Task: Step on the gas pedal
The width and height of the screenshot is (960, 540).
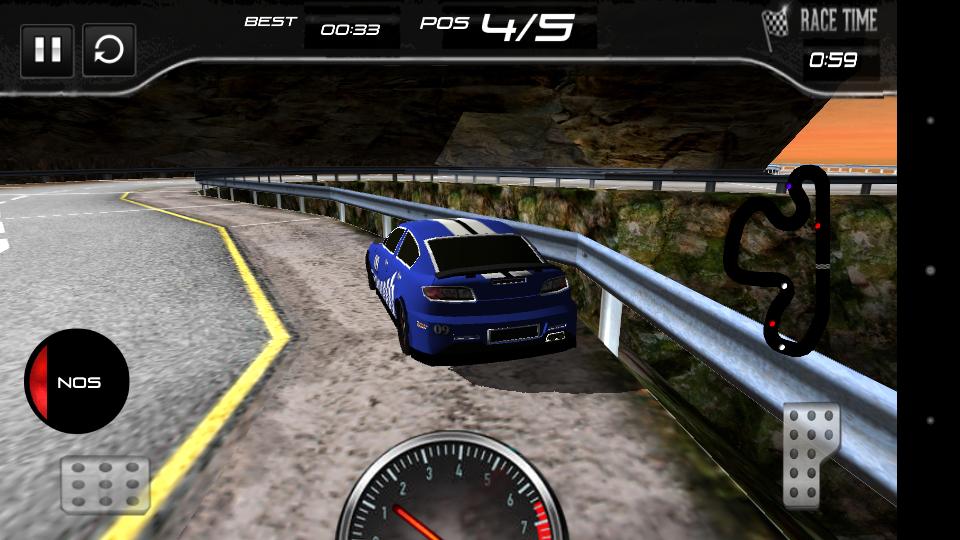Action: coord(811,455)
